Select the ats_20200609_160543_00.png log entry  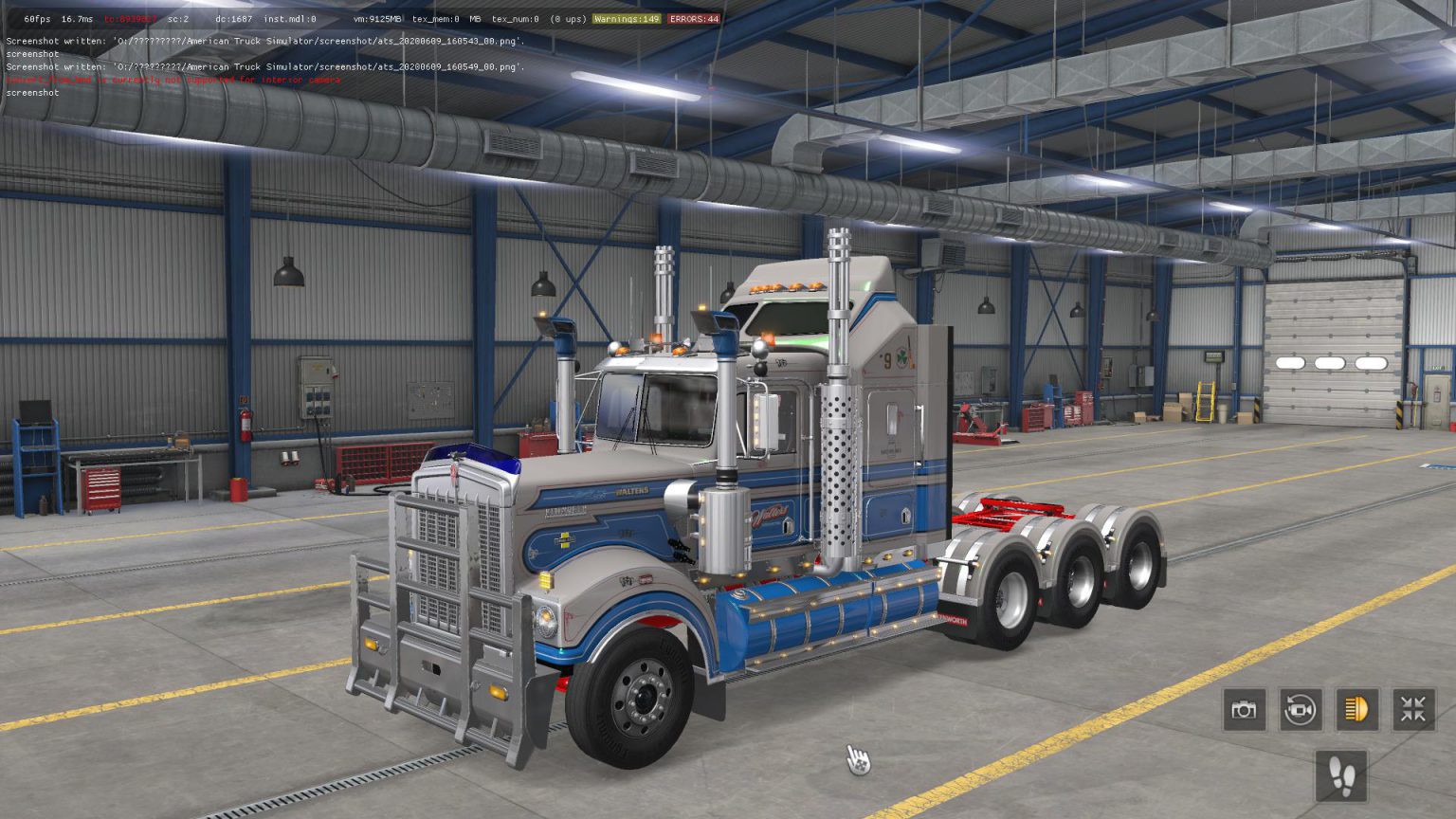click(264, 41)
